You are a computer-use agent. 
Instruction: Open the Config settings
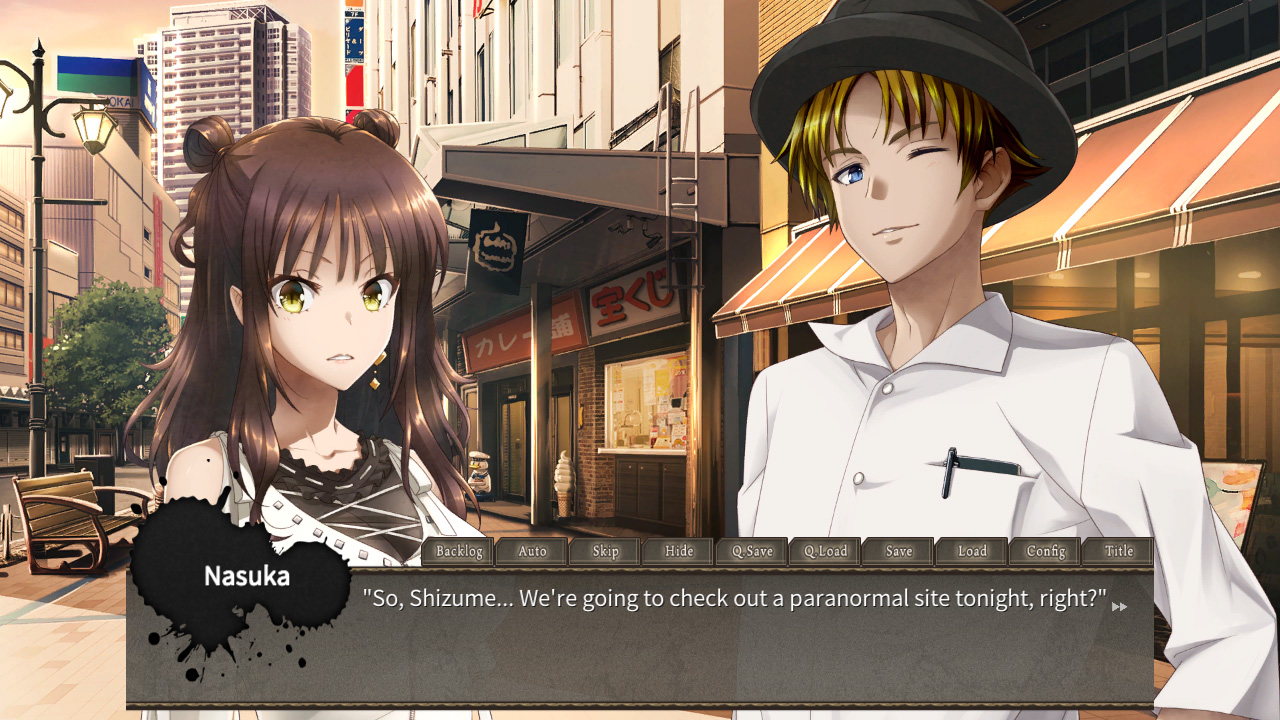[x=1044, y=551]
